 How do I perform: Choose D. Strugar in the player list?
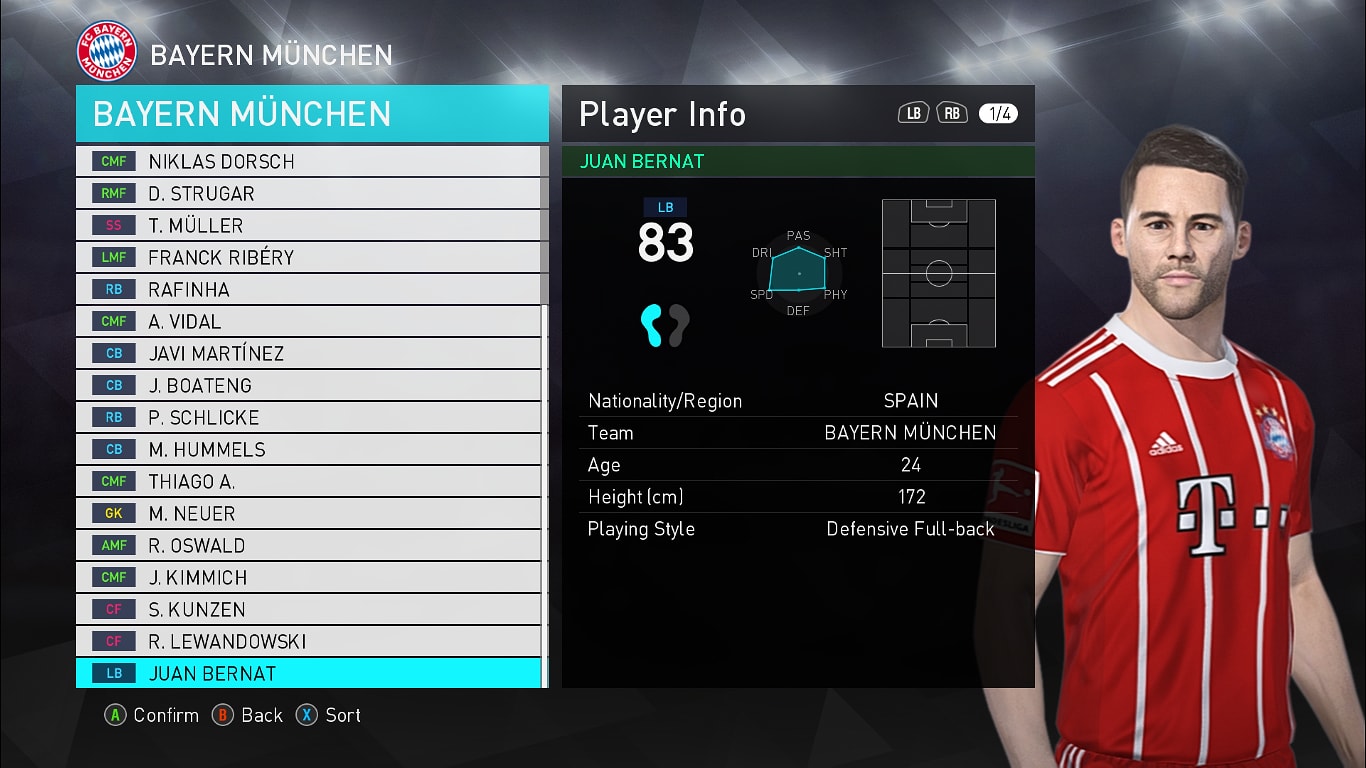point(308,193)
